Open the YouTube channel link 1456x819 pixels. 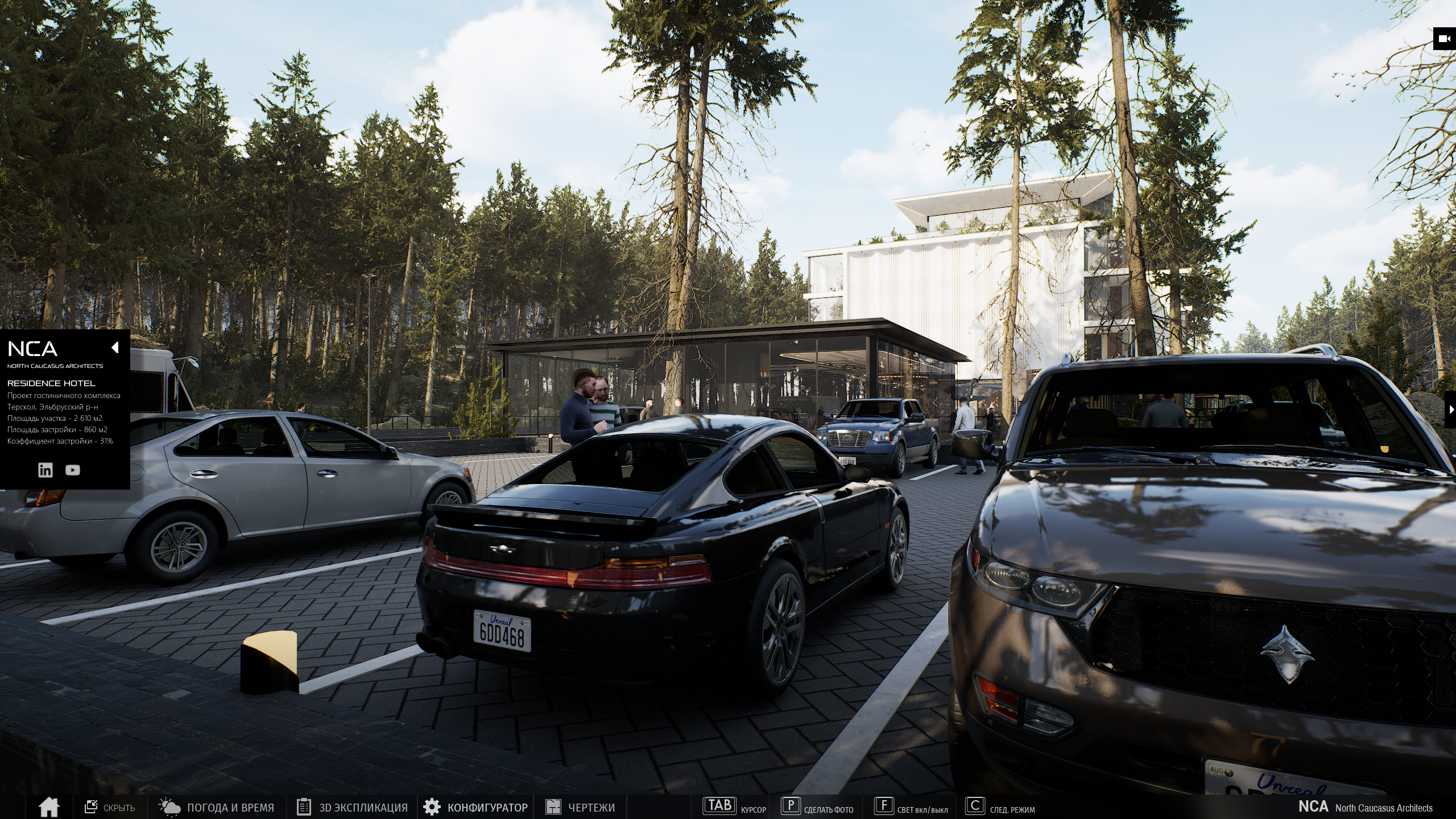73,470
